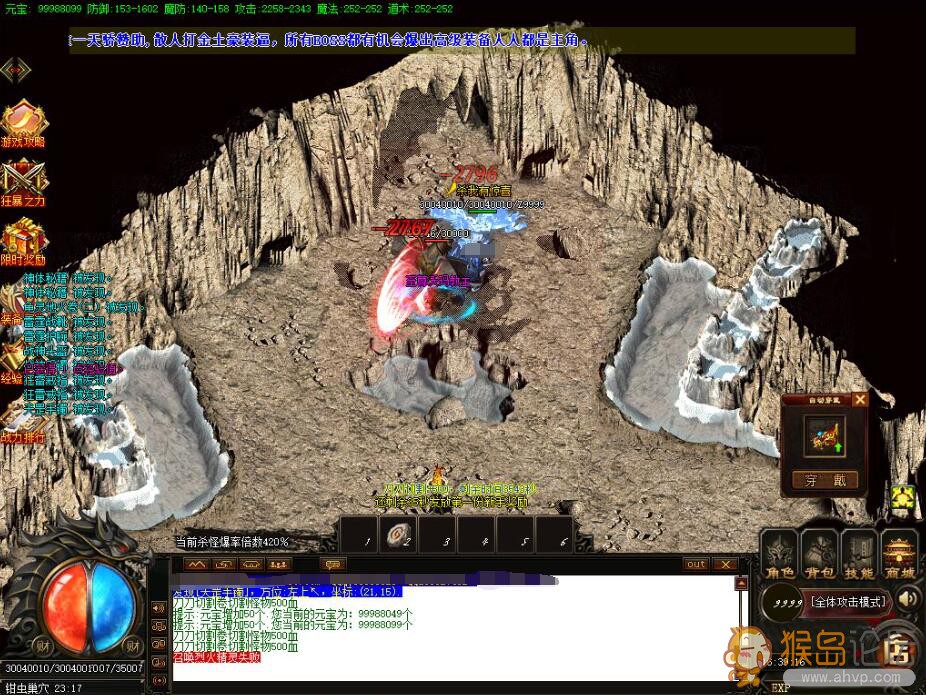The height and width of the screenshot is (695, 926).
Task: Close the 自动穿戴 auto-equip popup
Action: click(859, 399)
